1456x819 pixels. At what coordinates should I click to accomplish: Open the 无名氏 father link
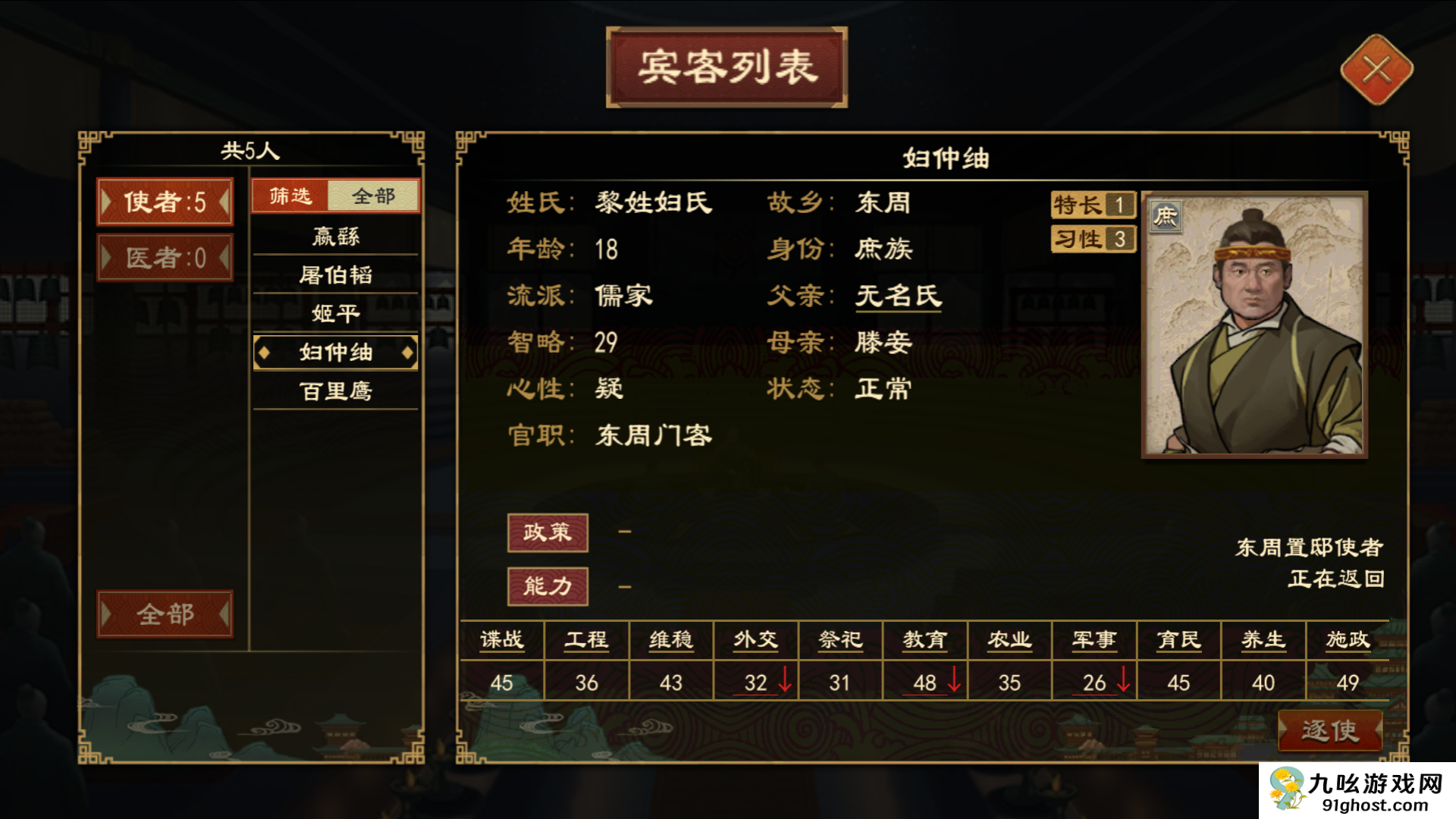pyautogui.click(x=897, y=296)
